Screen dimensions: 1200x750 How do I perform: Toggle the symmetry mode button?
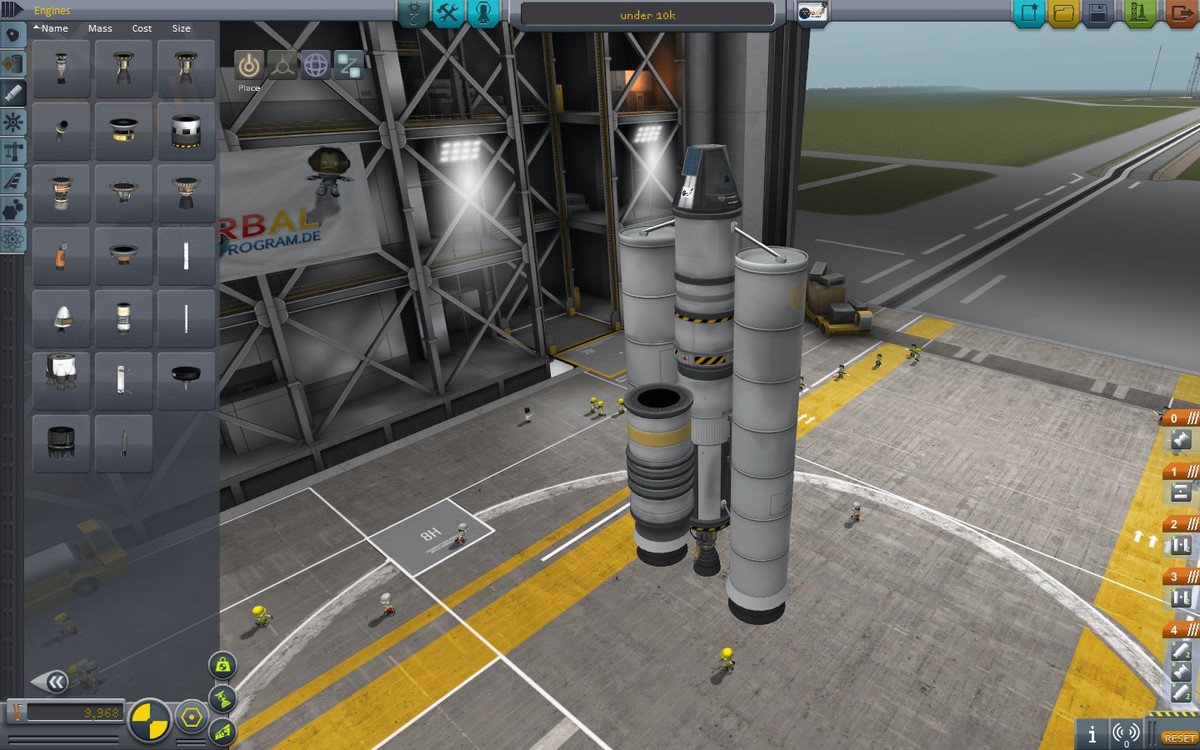point(151,718)
